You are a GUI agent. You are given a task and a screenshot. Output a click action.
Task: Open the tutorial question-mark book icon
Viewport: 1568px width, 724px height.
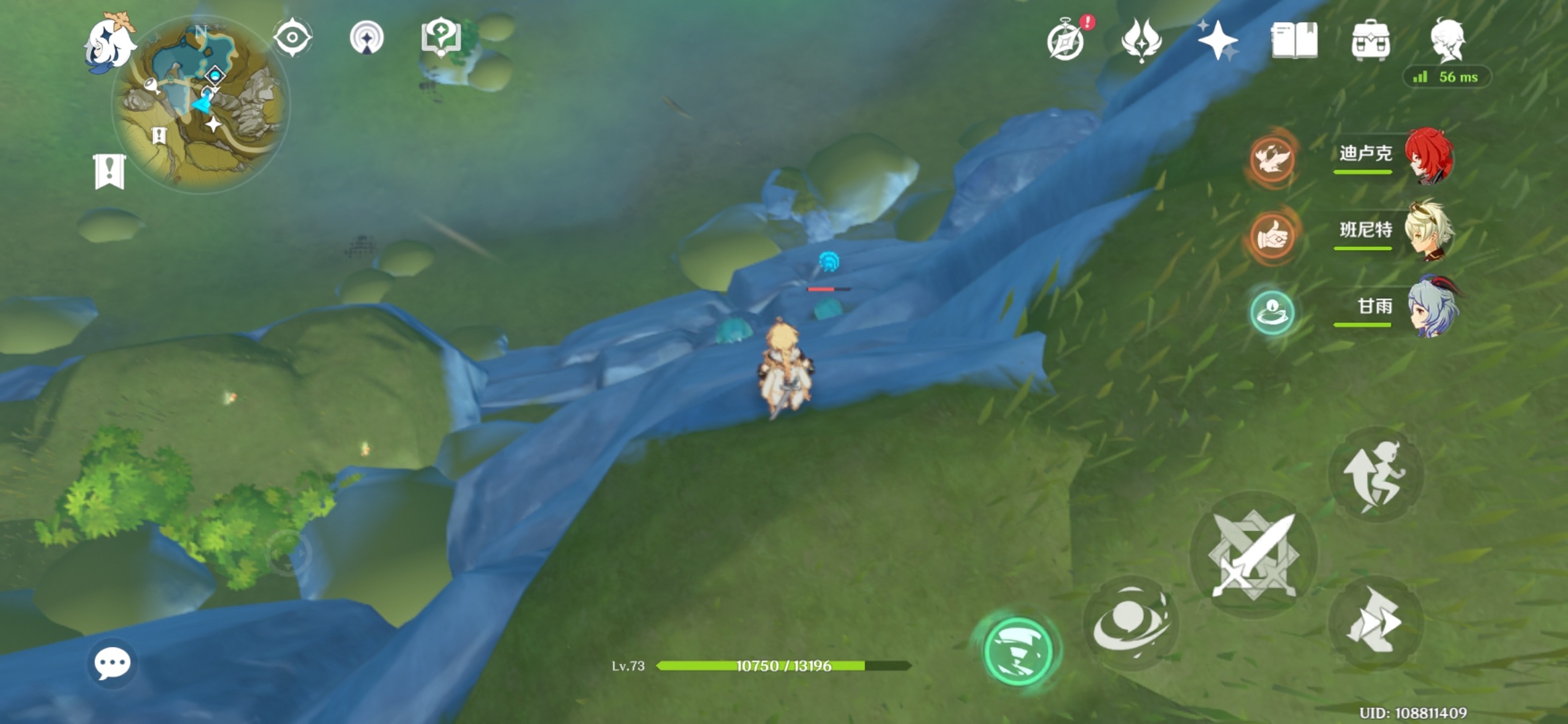440,38
